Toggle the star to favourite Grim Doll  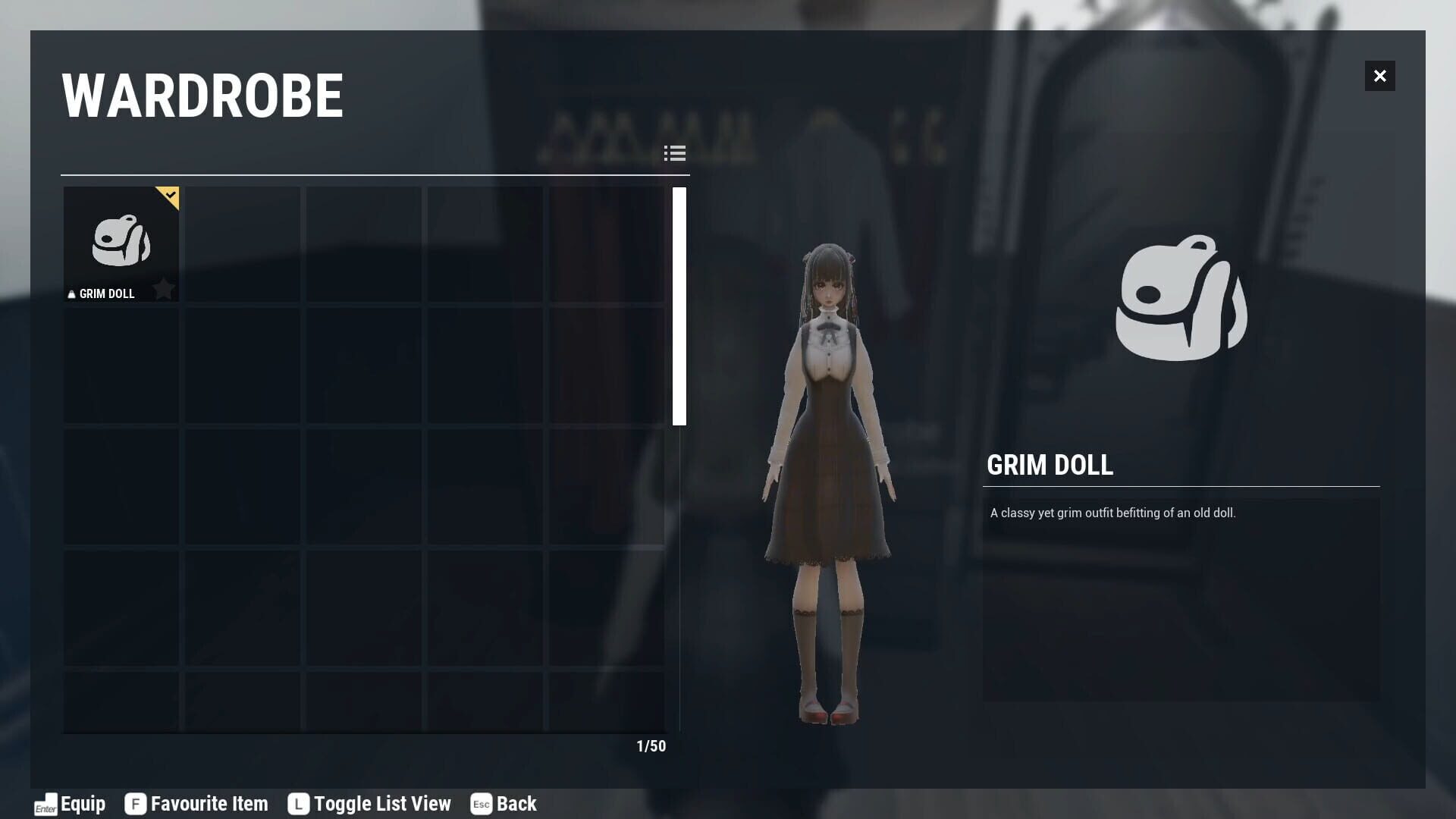(x=165, y=288)
